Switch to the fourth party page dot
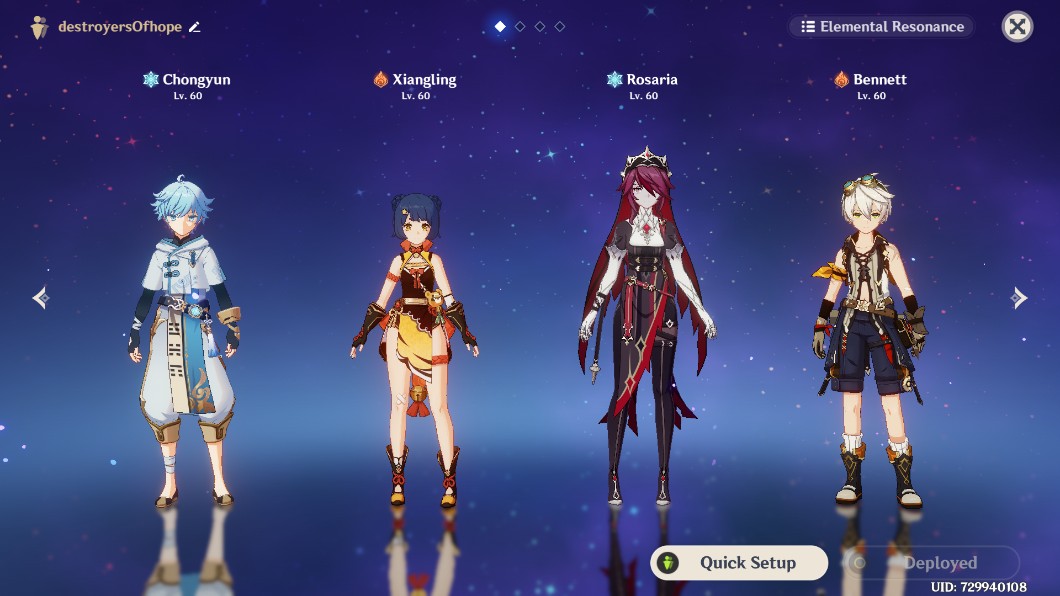The height and width of the screenshot is (596, 1060). coord(560,27)
